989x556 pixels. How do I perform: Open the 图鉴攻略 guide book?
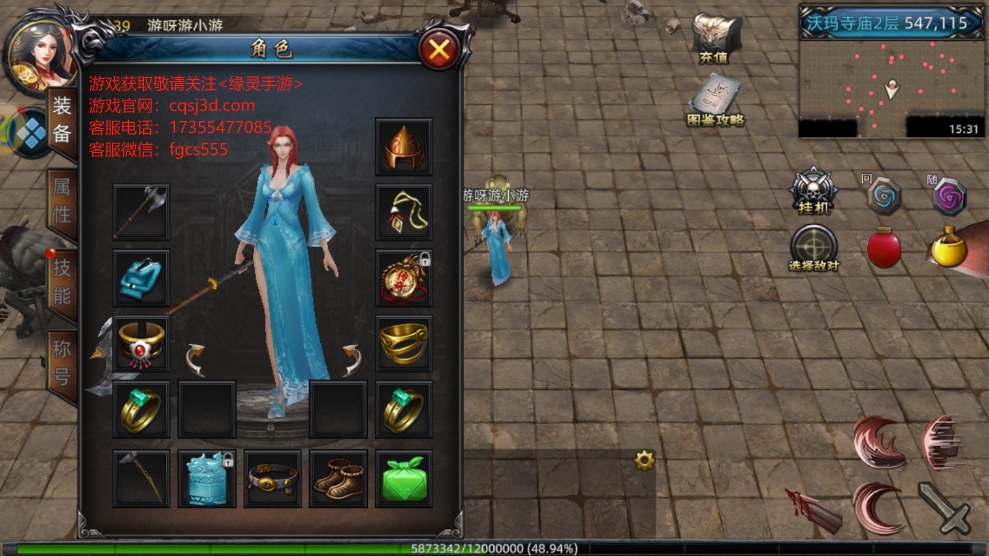[x=716, y=101]
